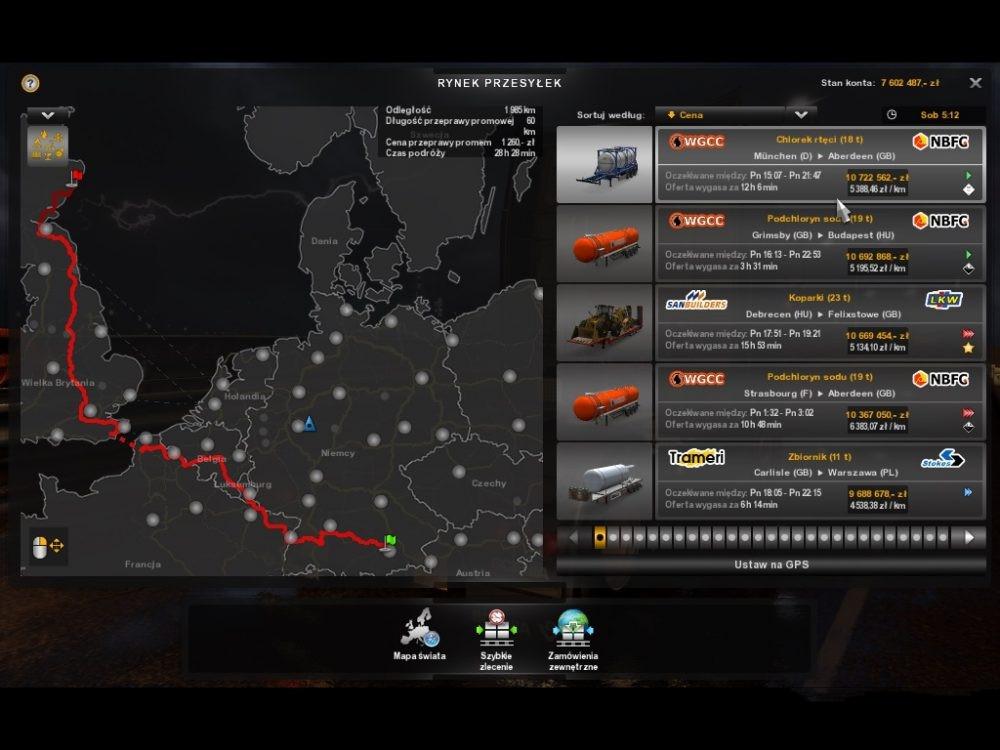The width and height of the screenshot is (1000, 750).
Task: Select the München to Aberdeen job offer
Action: (x=819, y=165)
